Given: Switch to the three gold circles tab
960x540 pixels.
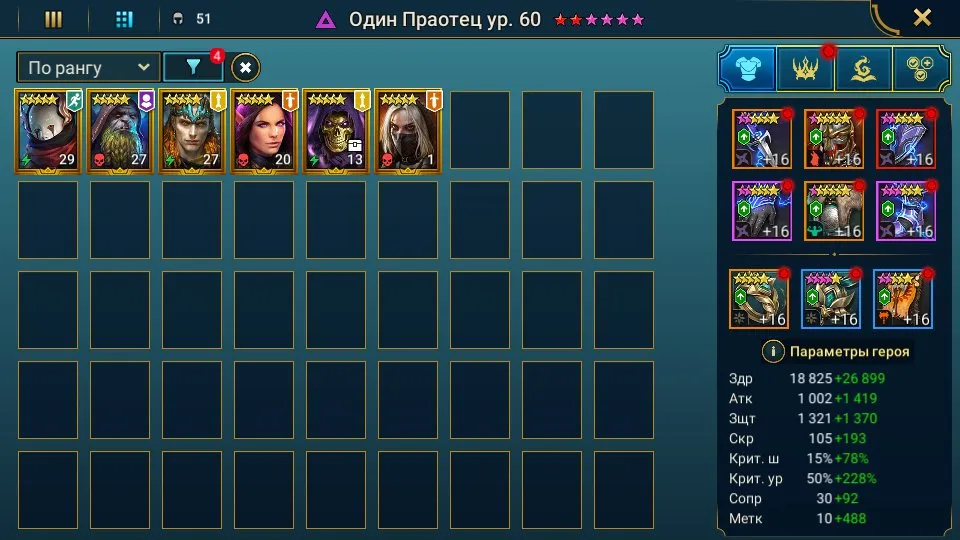Looking at the screenshot, I should (x=921, y=68).
